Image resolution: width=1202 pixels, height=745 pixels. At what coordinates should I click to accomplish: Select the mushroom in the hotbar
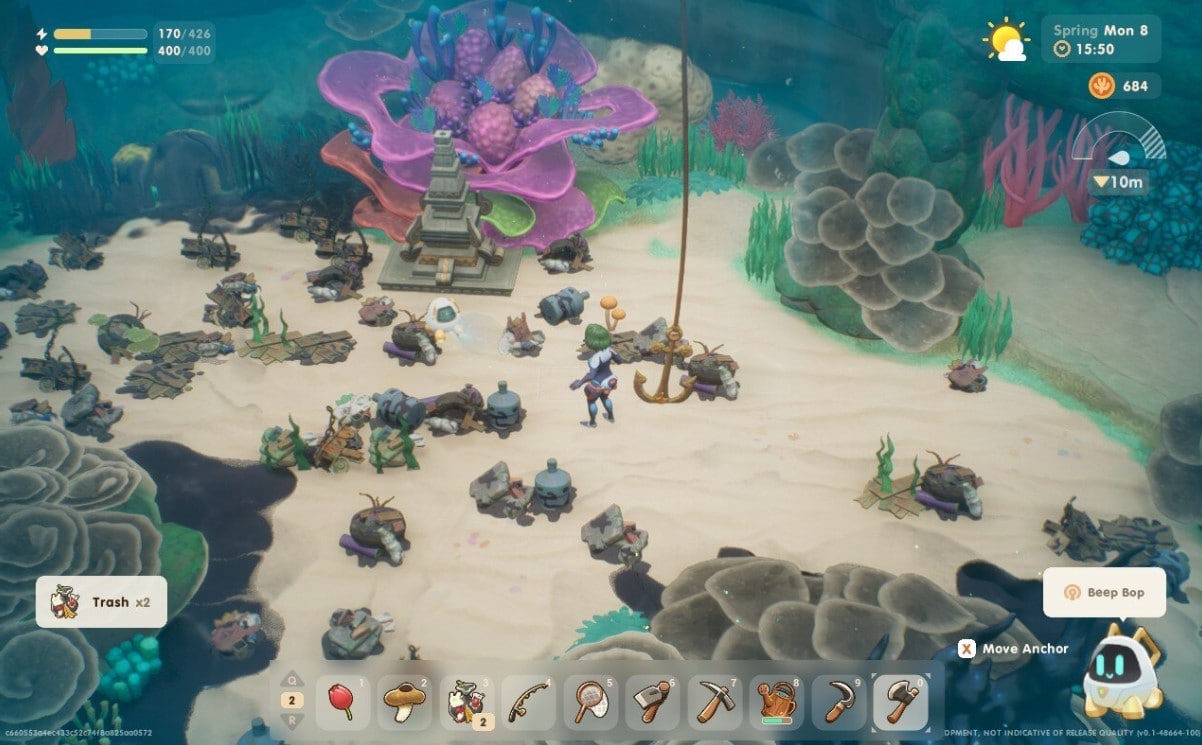(x=405, y=702)
